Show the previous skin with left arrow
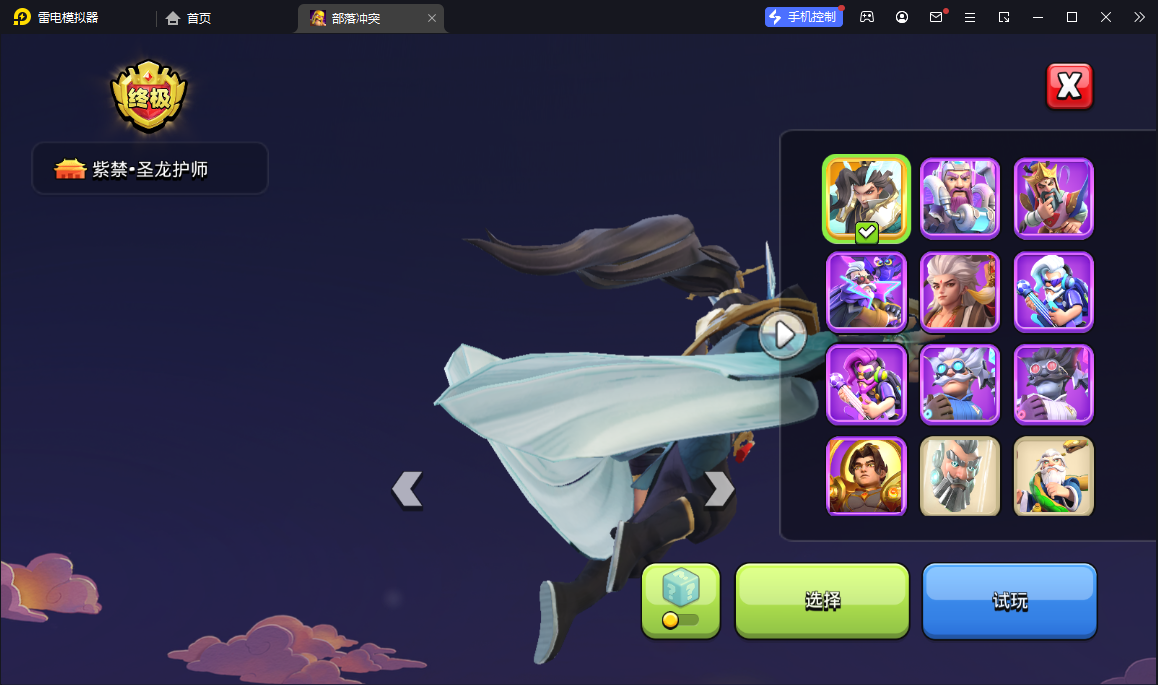The height and width of the screenshot is (685, 1158). pyautogui.click(x=407, y=489)
